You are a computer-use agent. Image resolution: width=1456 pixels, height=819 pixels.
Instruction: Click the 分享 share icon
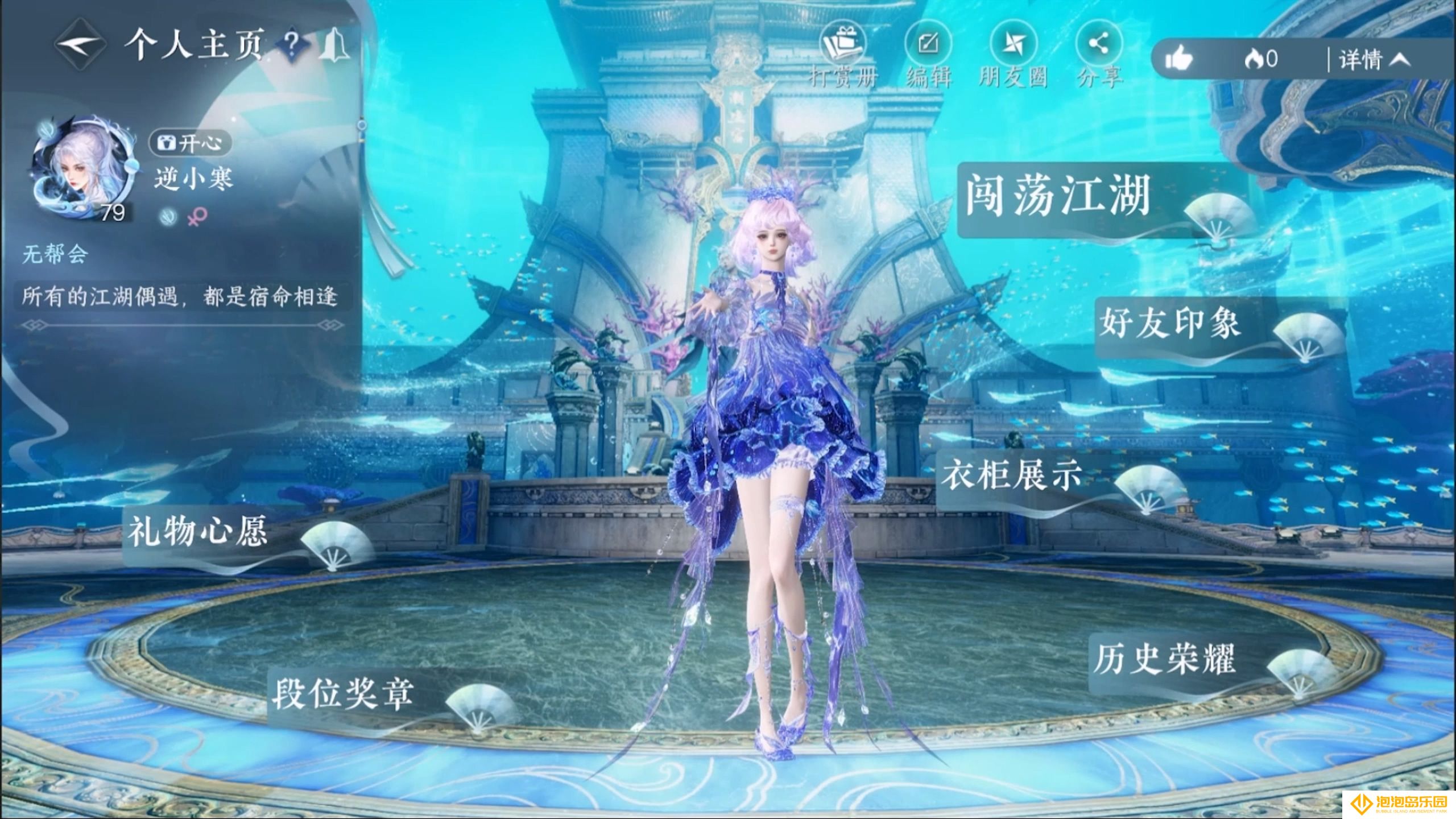click(1099, 45)
